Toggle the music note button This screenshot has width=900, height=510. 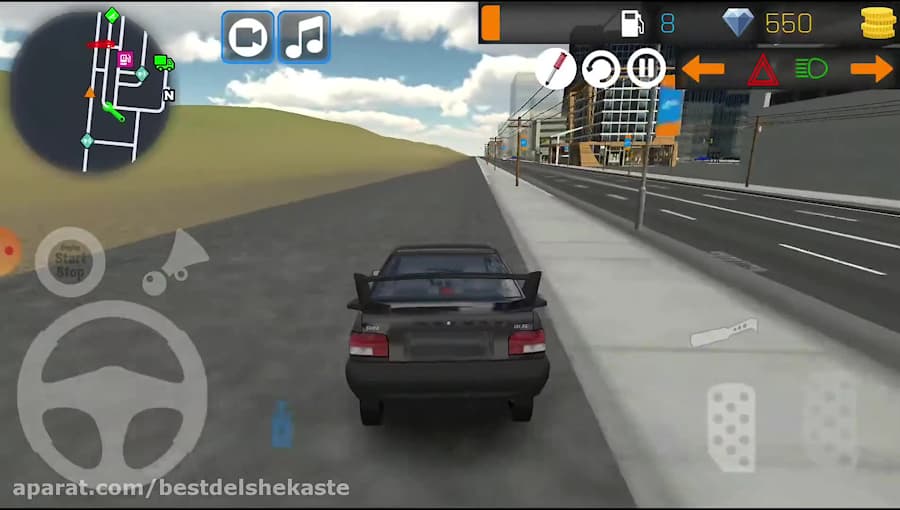(304, 38)
